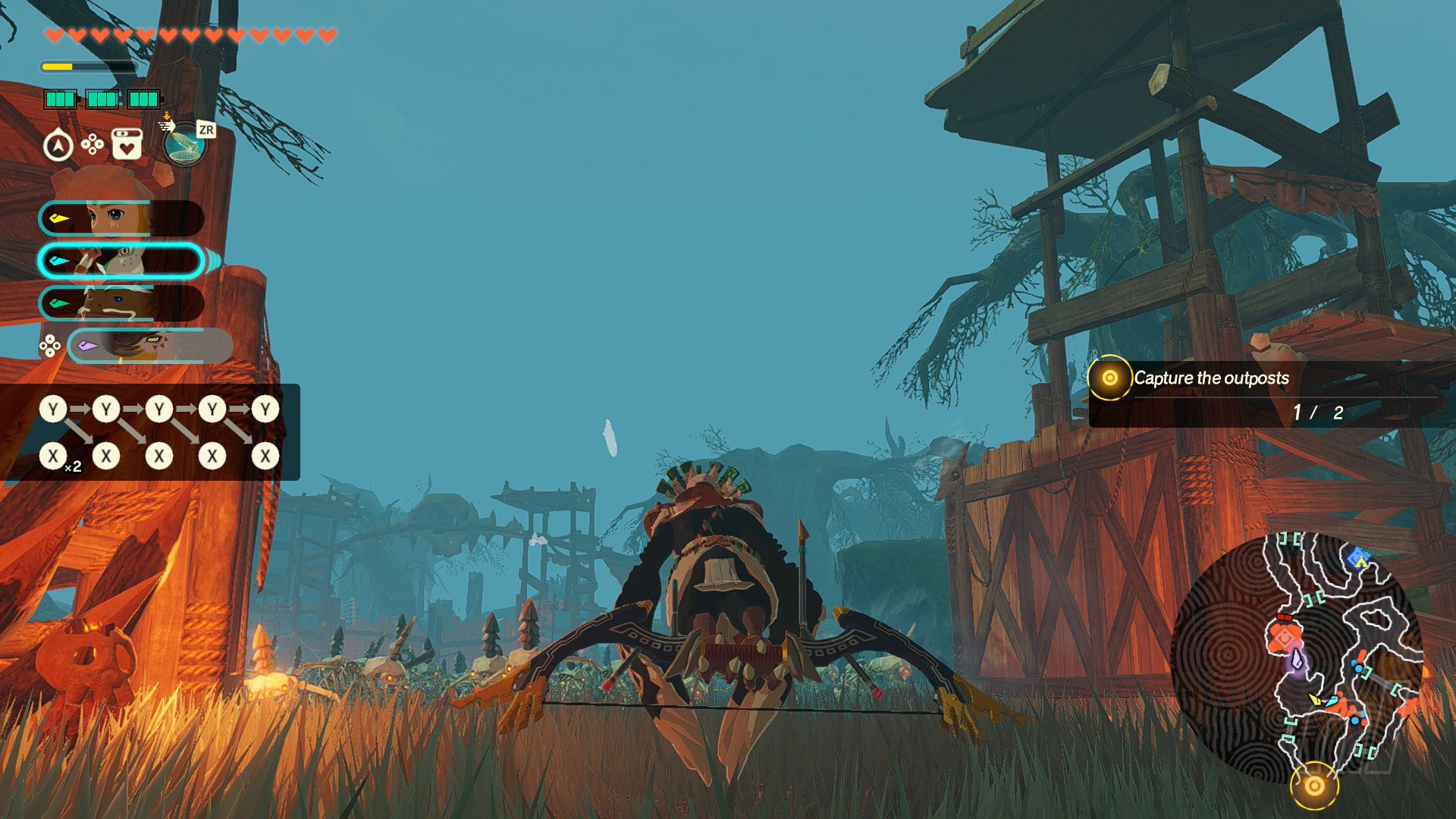The width and height of the screenshot is (1456, 819).
Task: Show the Y and X combo list panel
Action: 150,433
